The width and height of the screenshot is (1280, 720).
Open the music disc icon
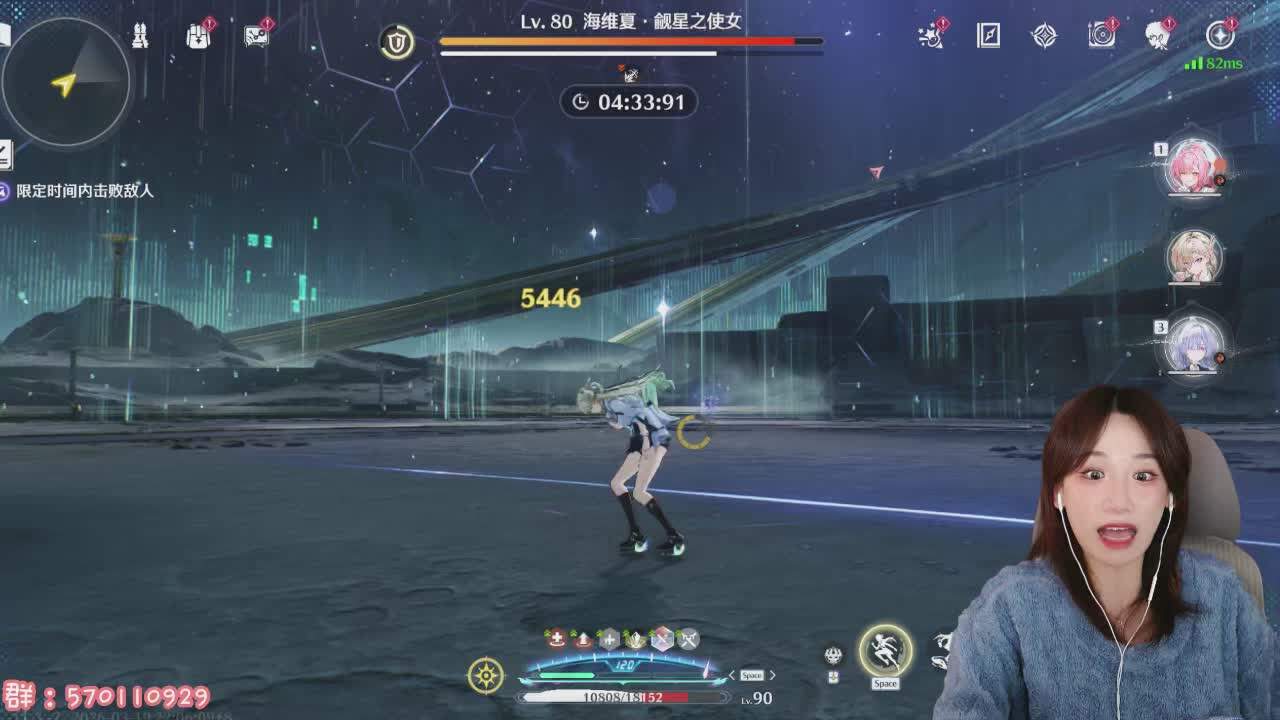pyautogui.click(x=1102, y=36)
